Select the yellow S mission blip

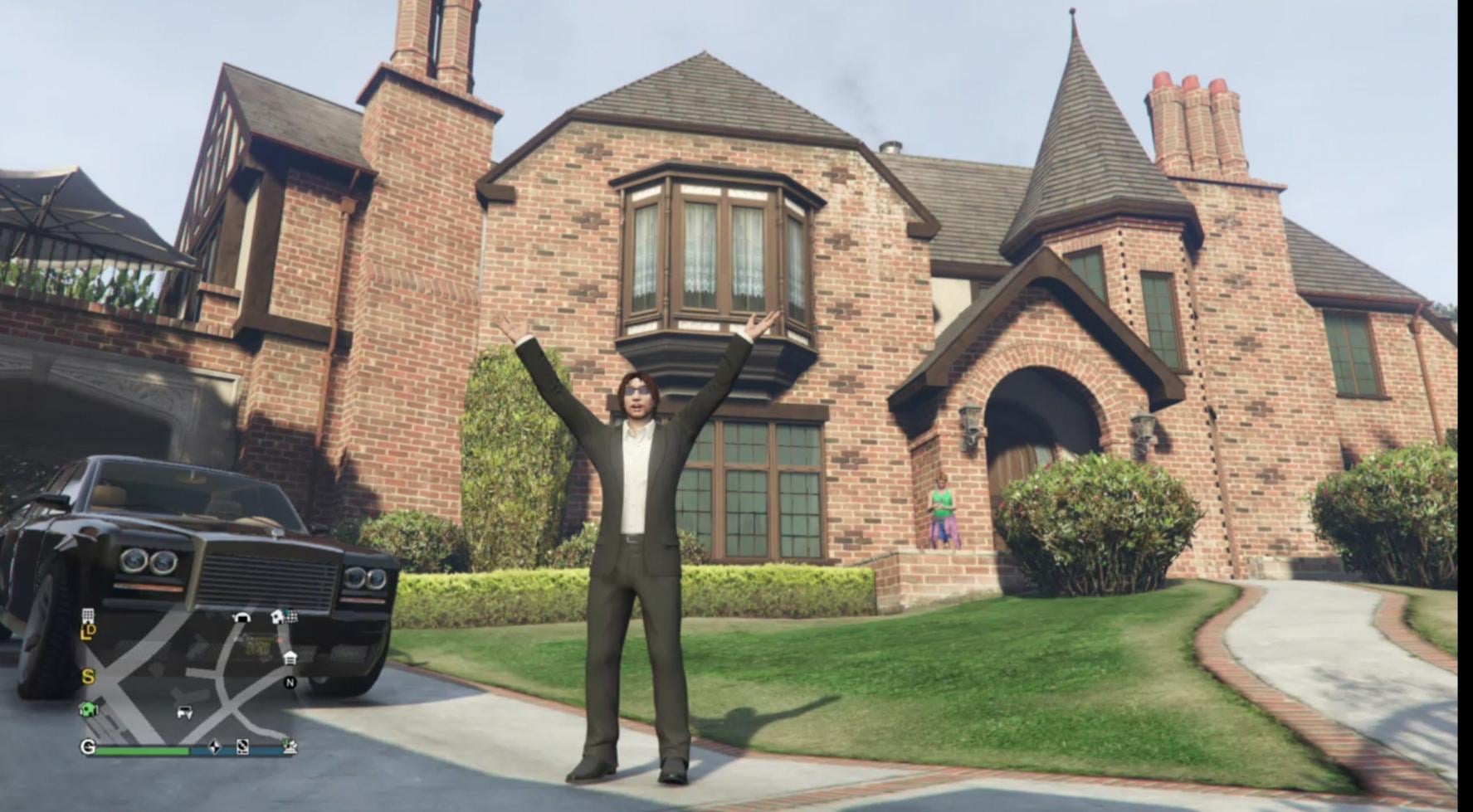(x=89, y=676)
